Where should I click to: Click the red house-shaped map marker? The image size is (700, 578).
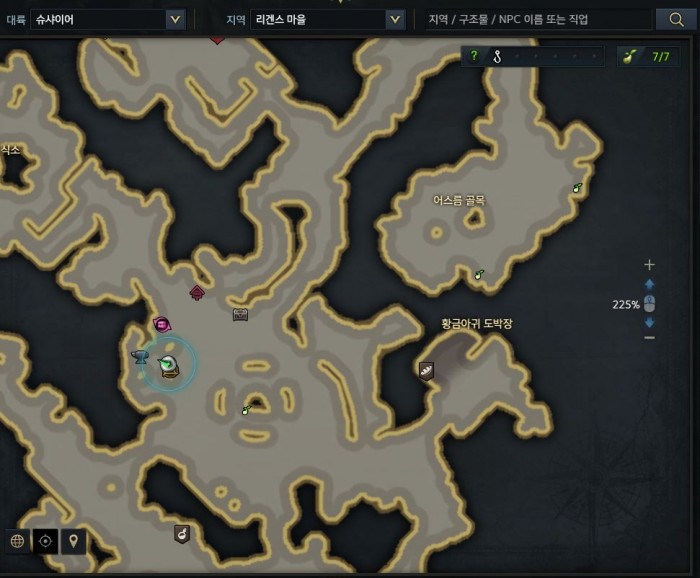[x=198, y=293]
